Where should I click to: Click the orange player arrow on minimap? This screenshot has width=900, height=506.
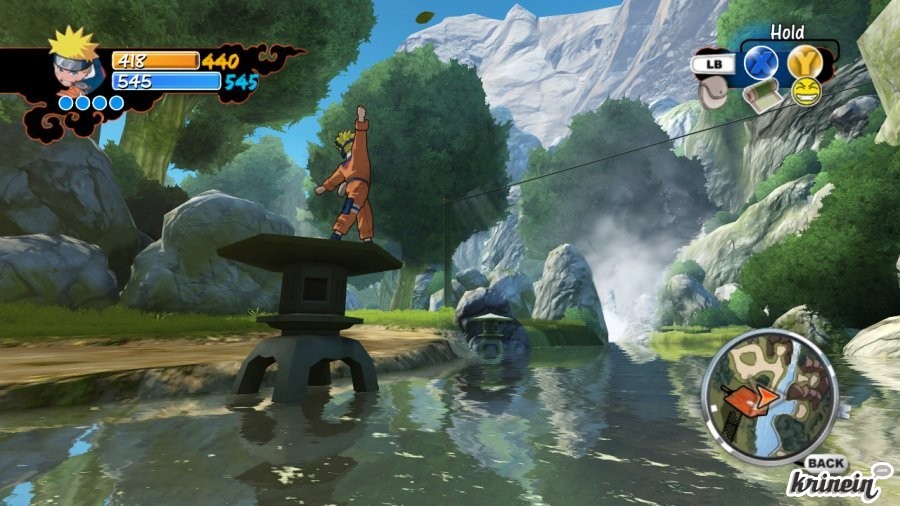[758, 397]
